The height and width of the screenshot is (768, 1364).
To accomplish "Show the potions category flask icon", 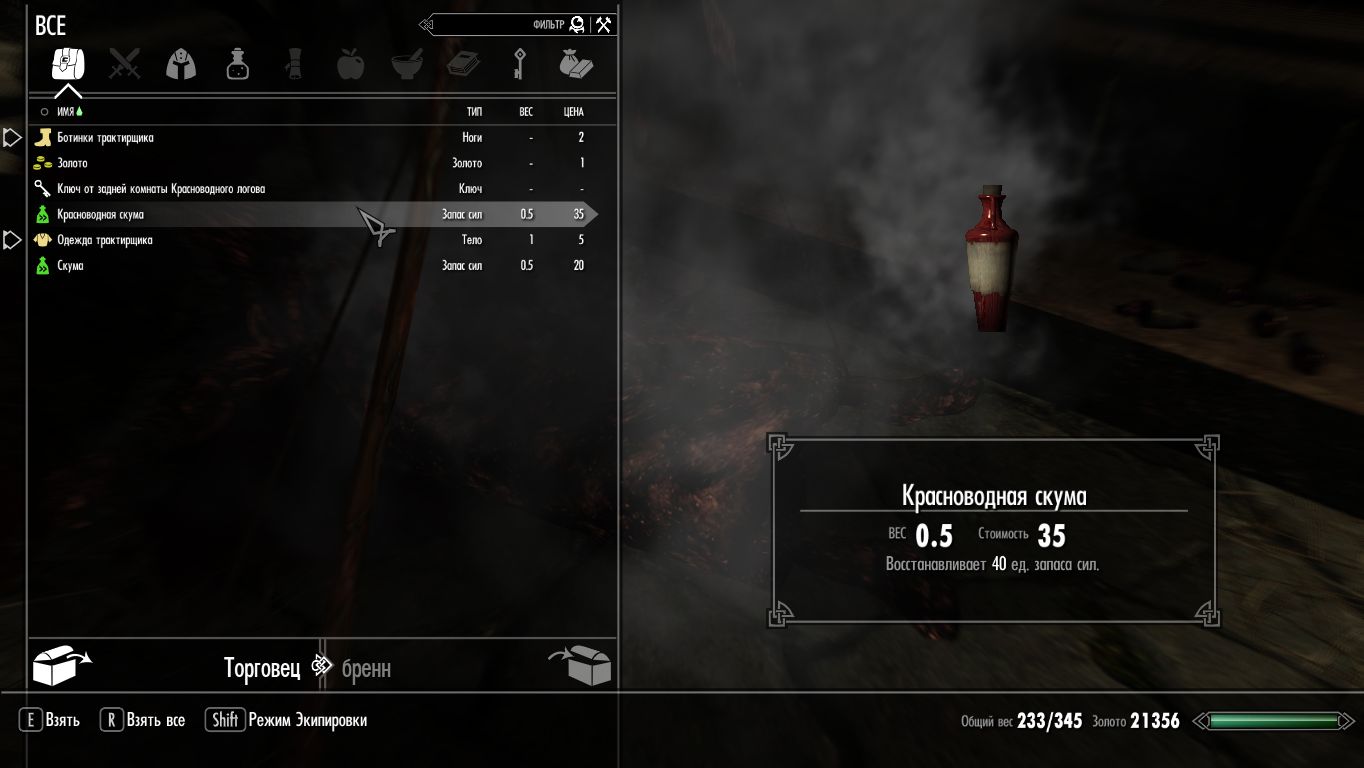I will coord(237,65).
